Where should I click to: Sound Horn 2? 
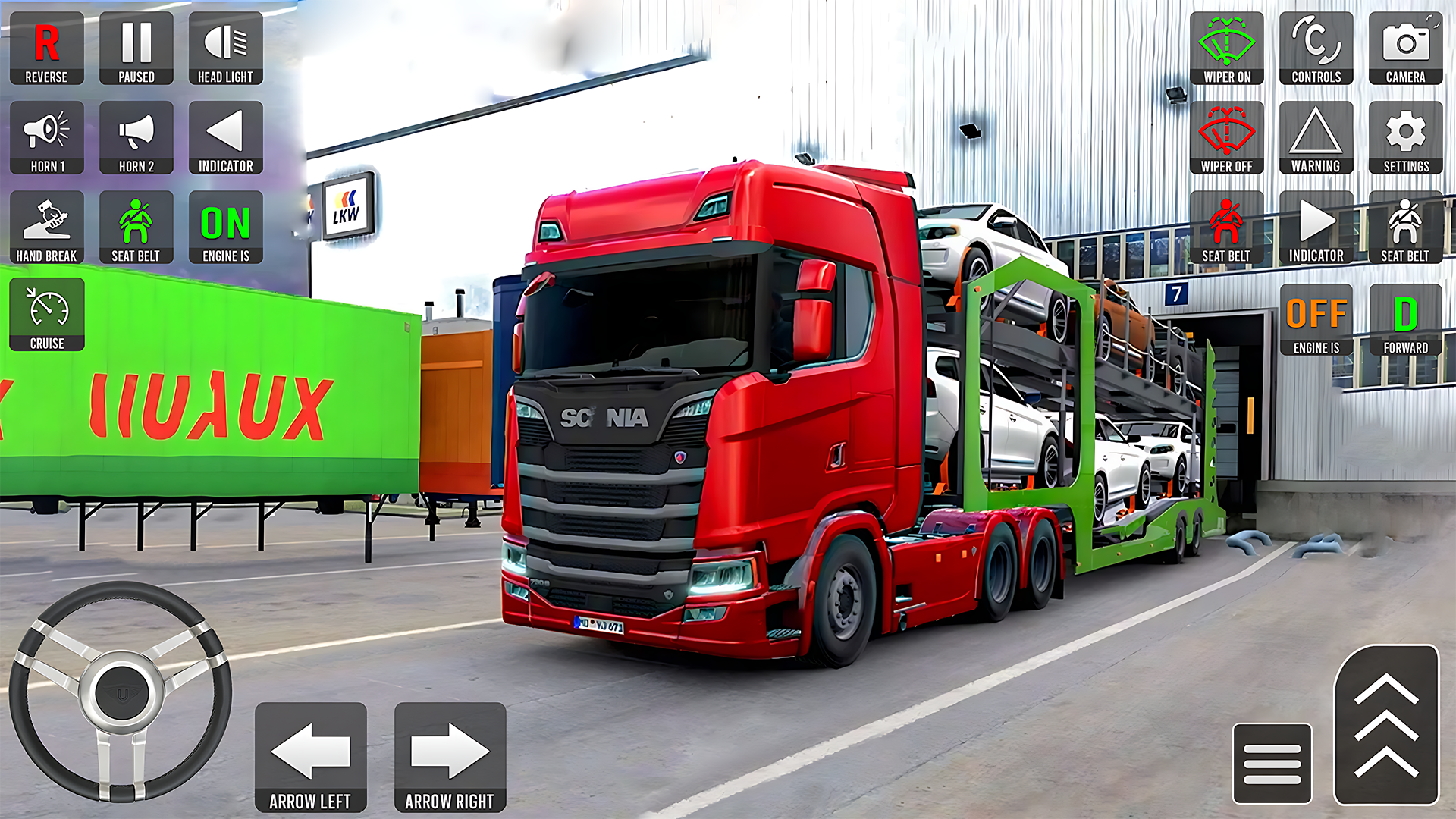pyautogui.click(x=136, y=137)
